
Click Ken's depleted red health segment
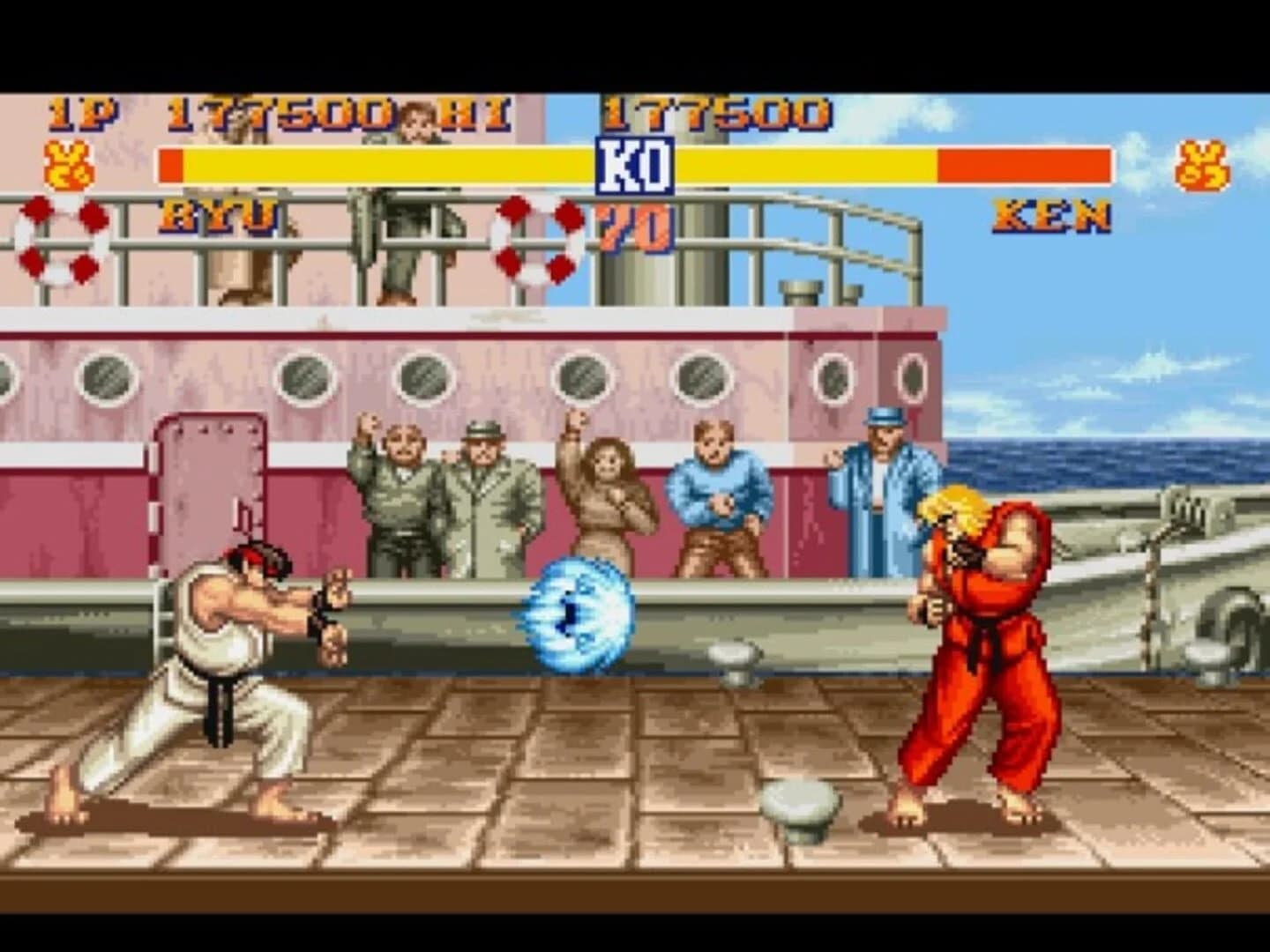click(x=1023, y=163)
